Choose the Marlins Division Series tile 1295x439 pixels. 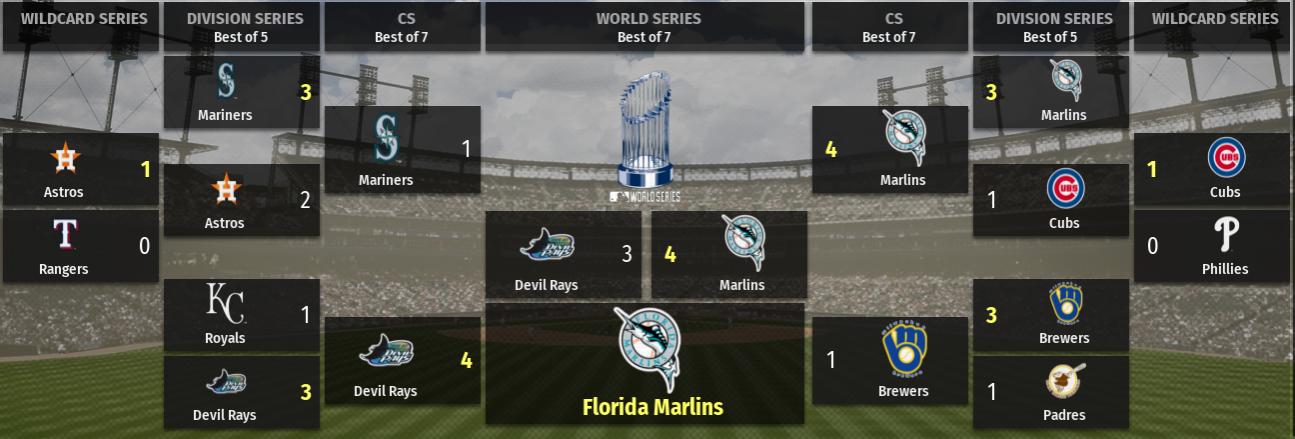click(x=1050, y=92)
